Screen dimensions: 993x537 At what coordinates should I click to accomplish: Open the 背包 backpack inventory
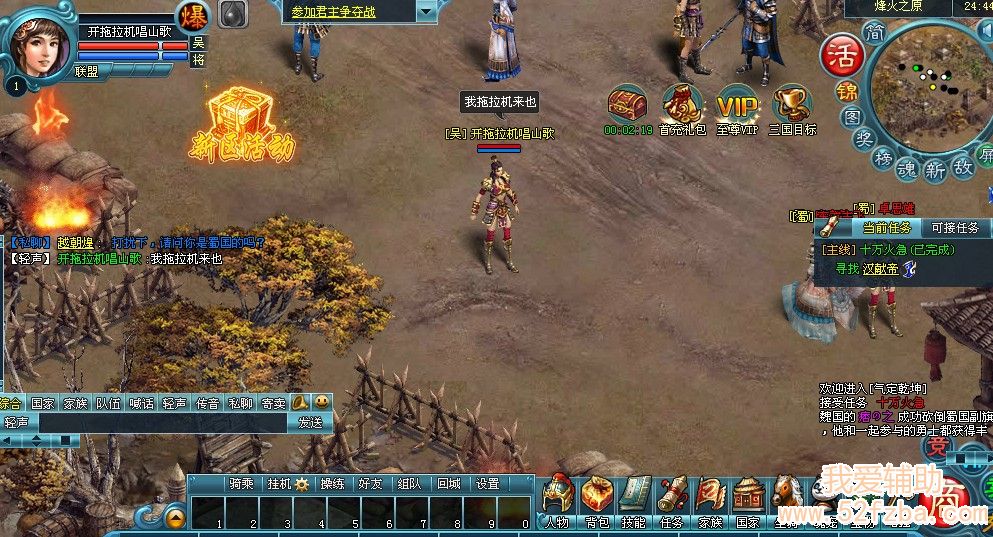click(x=597, y=498)
